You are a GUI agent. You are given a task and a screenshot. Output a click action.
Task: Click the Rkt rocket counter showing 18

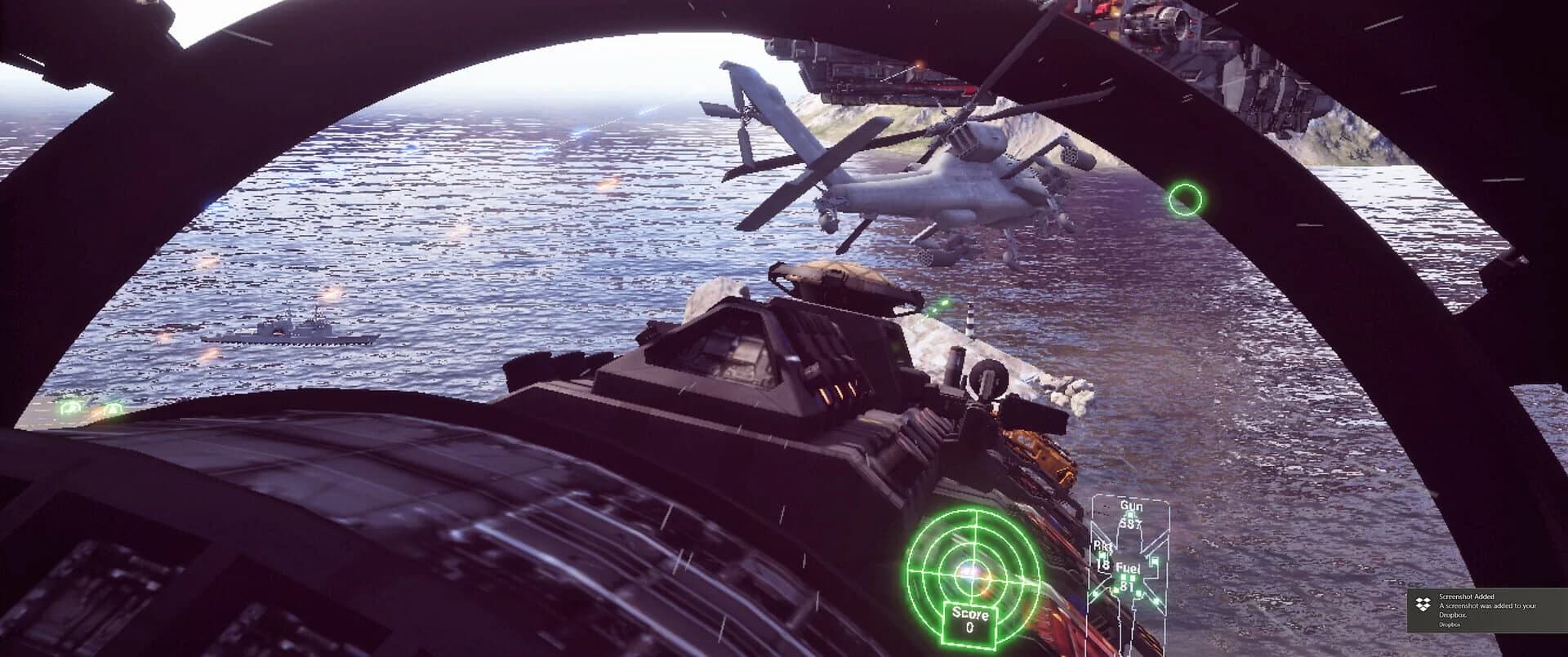[1103, 566]
